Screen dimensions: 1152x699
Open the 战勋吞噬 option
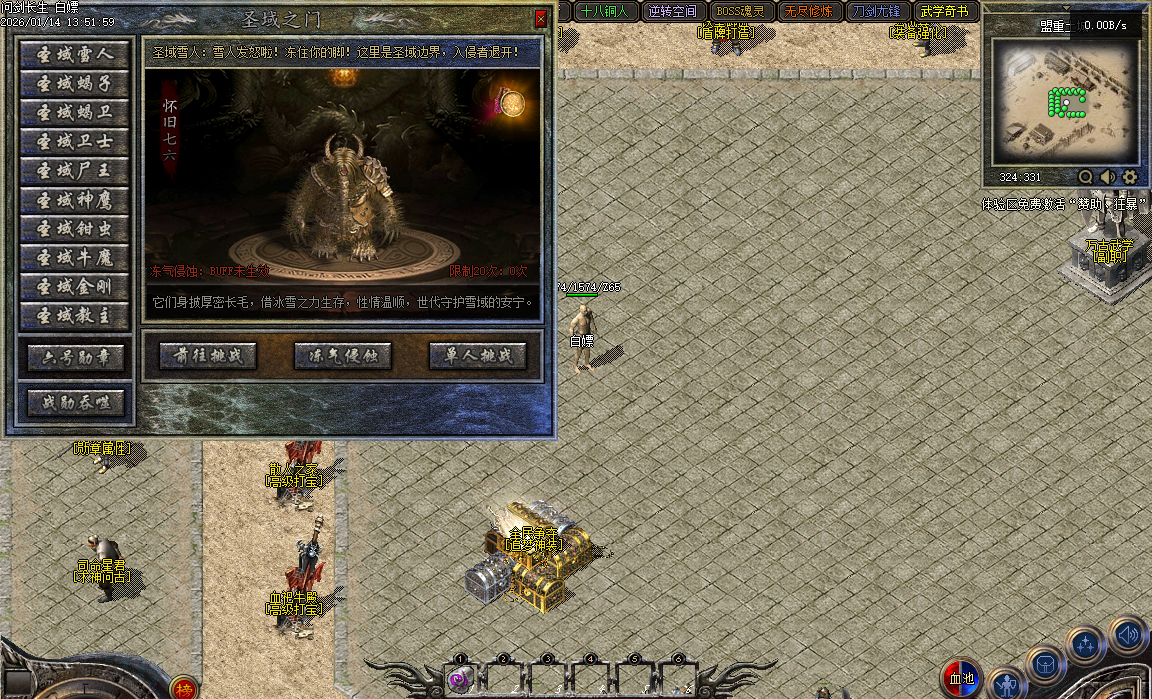coord(76,403)
